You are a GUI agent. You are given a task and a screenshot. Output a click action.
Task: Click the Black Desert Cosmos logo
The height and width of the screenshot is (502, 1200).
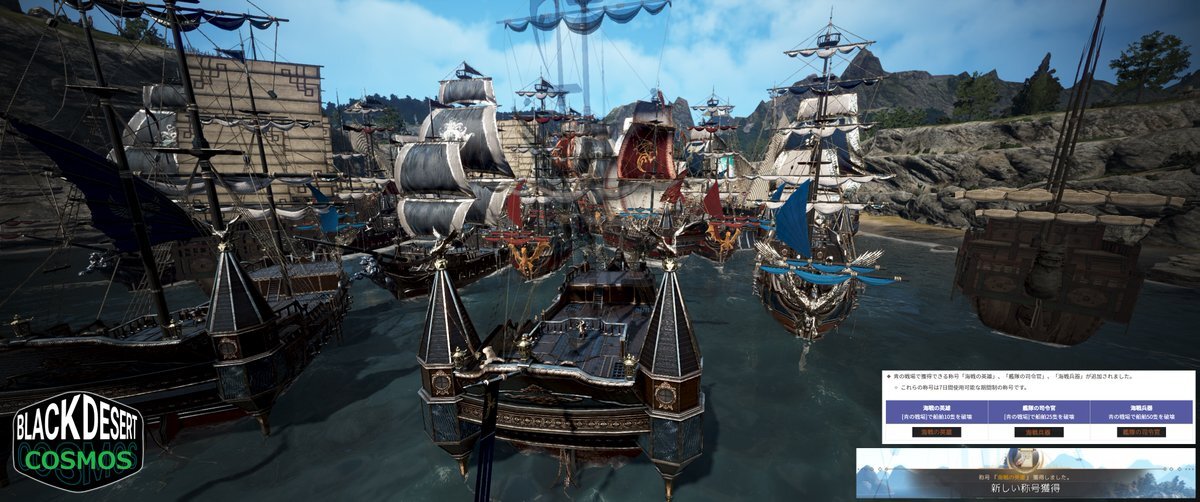click(x=78, y=441)
